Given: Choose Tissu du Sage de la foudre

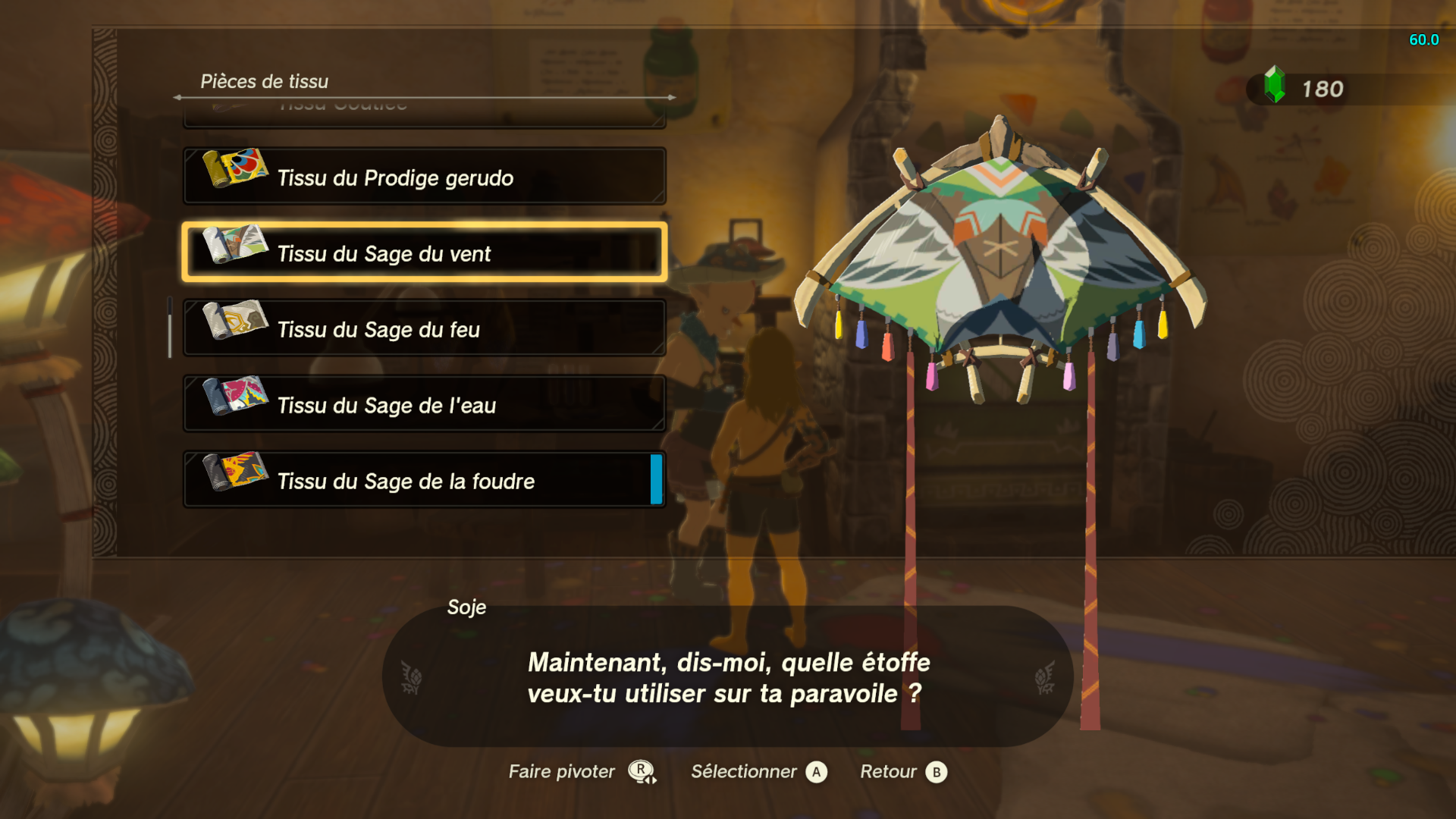Looking at the screenshot, I should (x=424, y=480).
